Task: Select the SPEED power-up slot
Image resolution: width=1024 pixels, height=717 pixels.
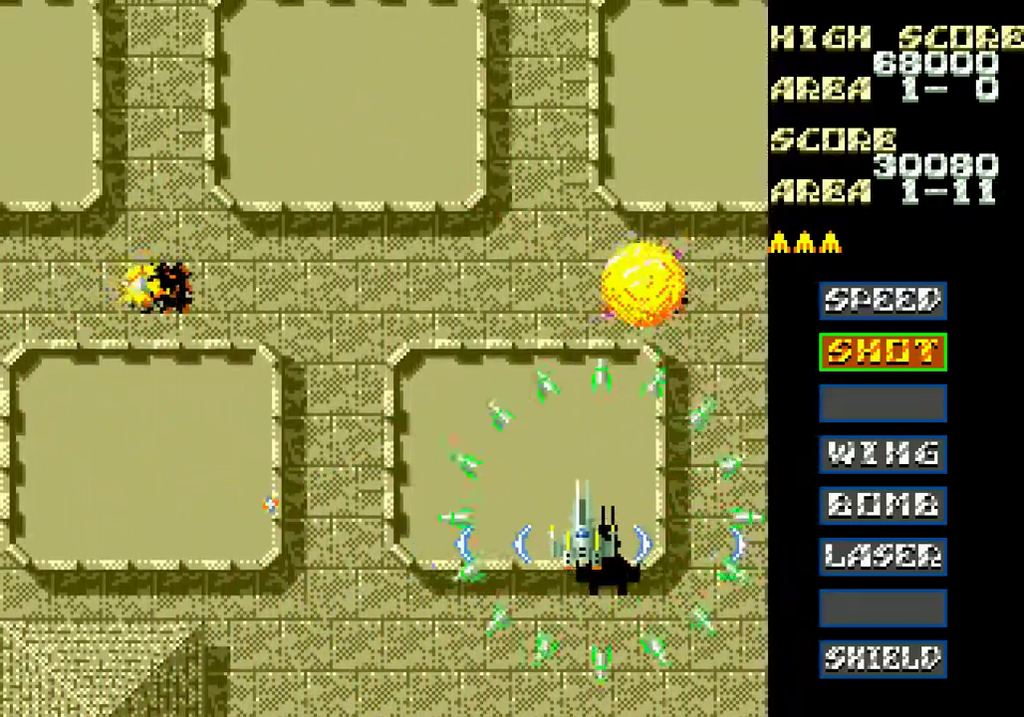Action: point(883,300)
